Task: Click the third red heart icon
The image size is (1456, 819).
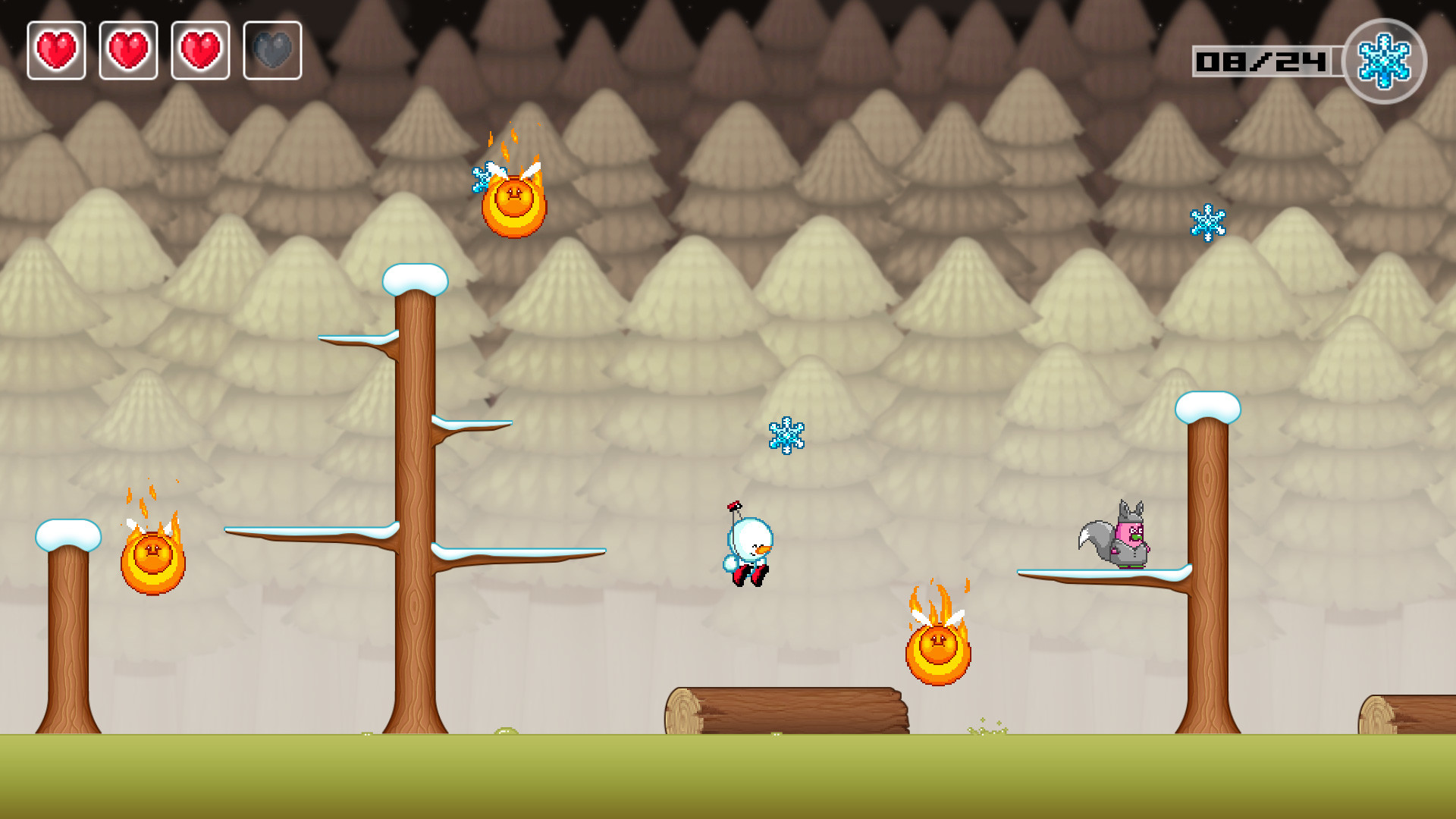Action: coord(200,50)
